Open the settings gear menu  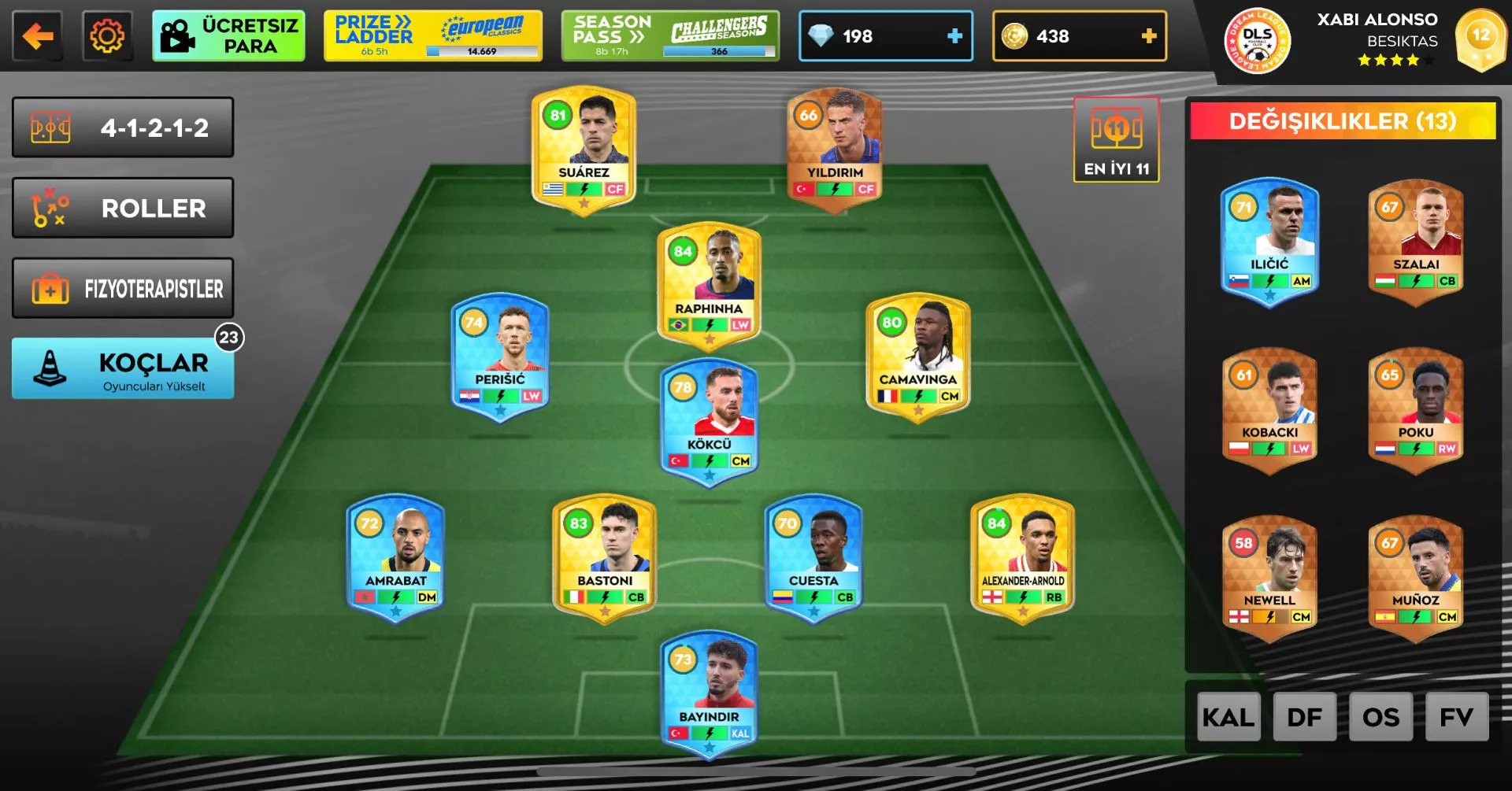107,36
